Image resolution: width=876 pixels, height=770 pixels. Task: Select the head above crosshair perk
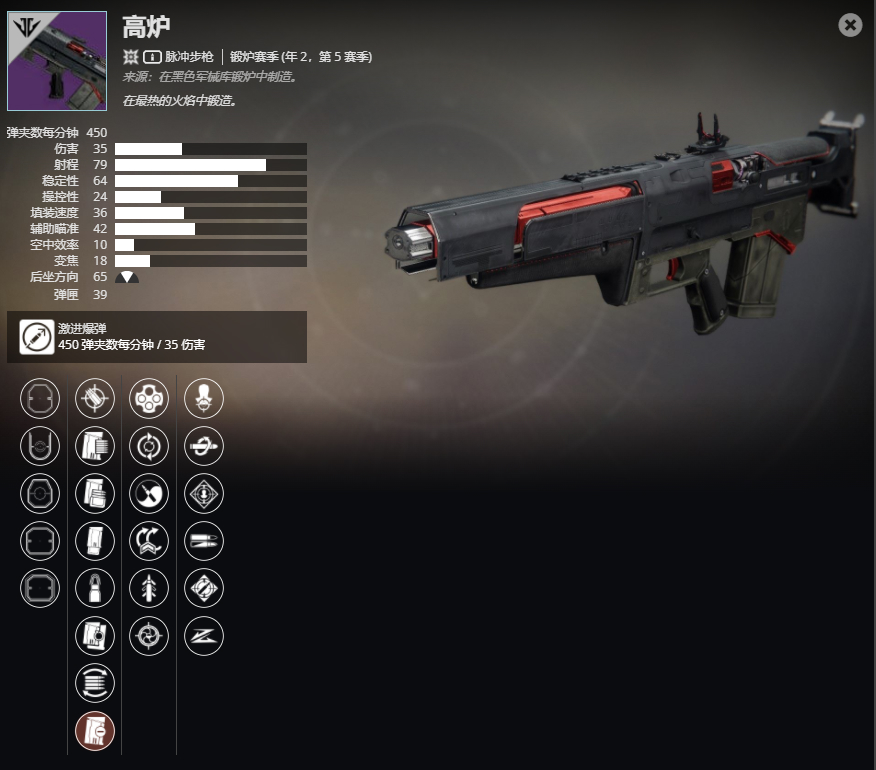coord(204,399)
